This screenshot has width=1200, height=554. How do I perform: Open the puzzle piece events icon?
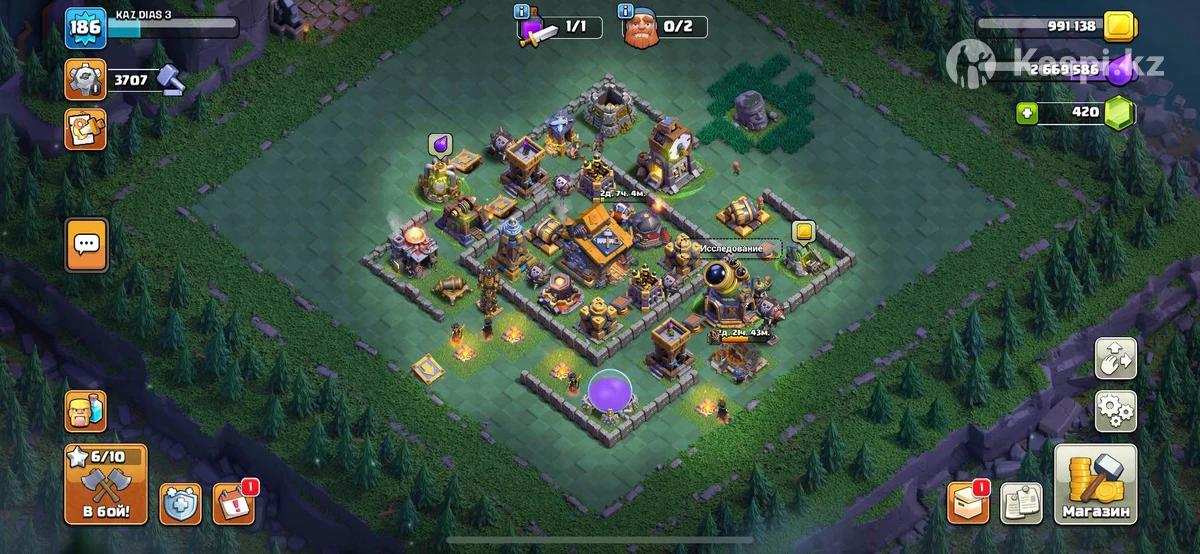point(86,130)
